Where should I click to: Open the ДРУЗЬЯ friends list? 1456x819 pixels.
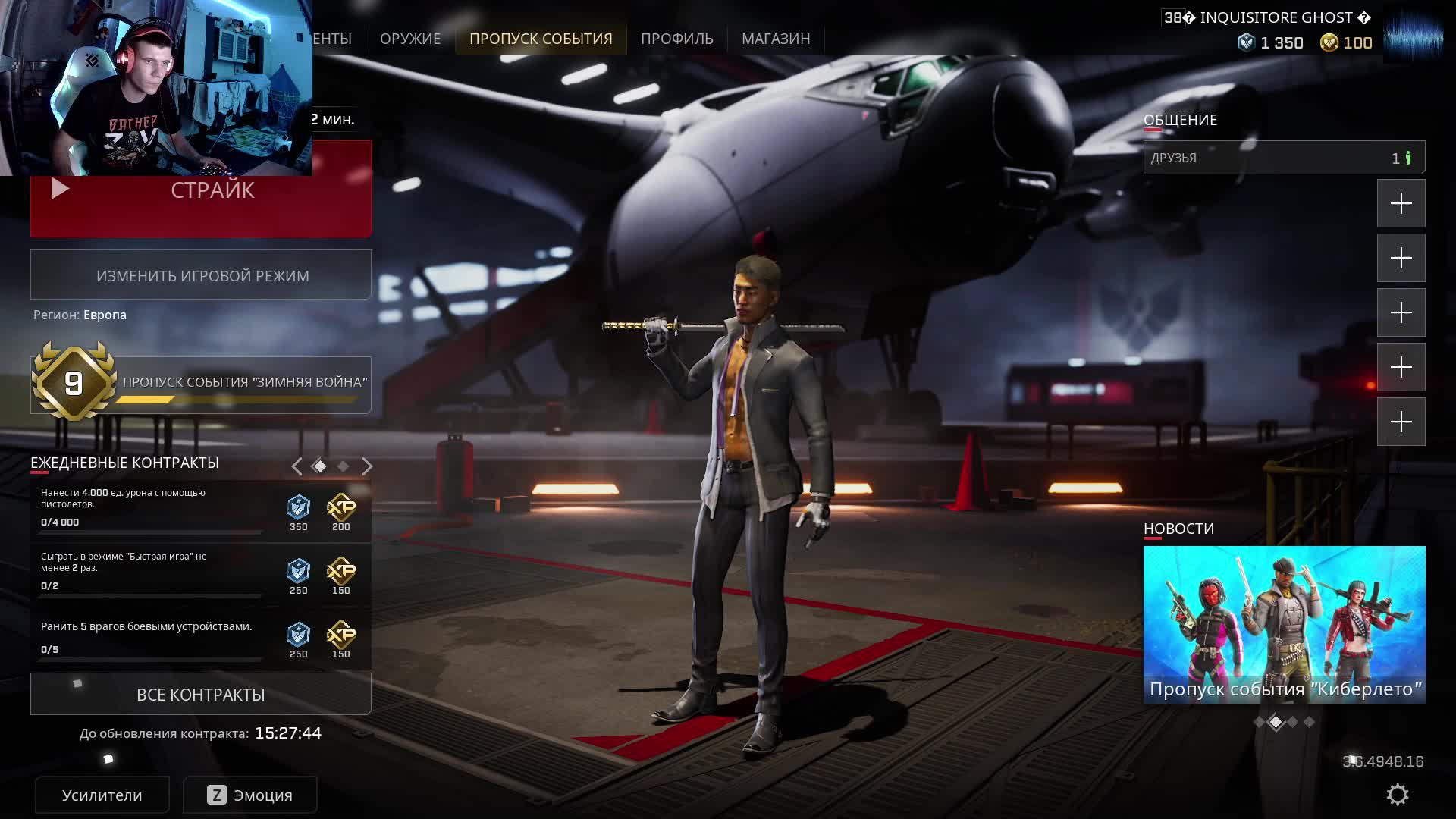pos(1284,158)
